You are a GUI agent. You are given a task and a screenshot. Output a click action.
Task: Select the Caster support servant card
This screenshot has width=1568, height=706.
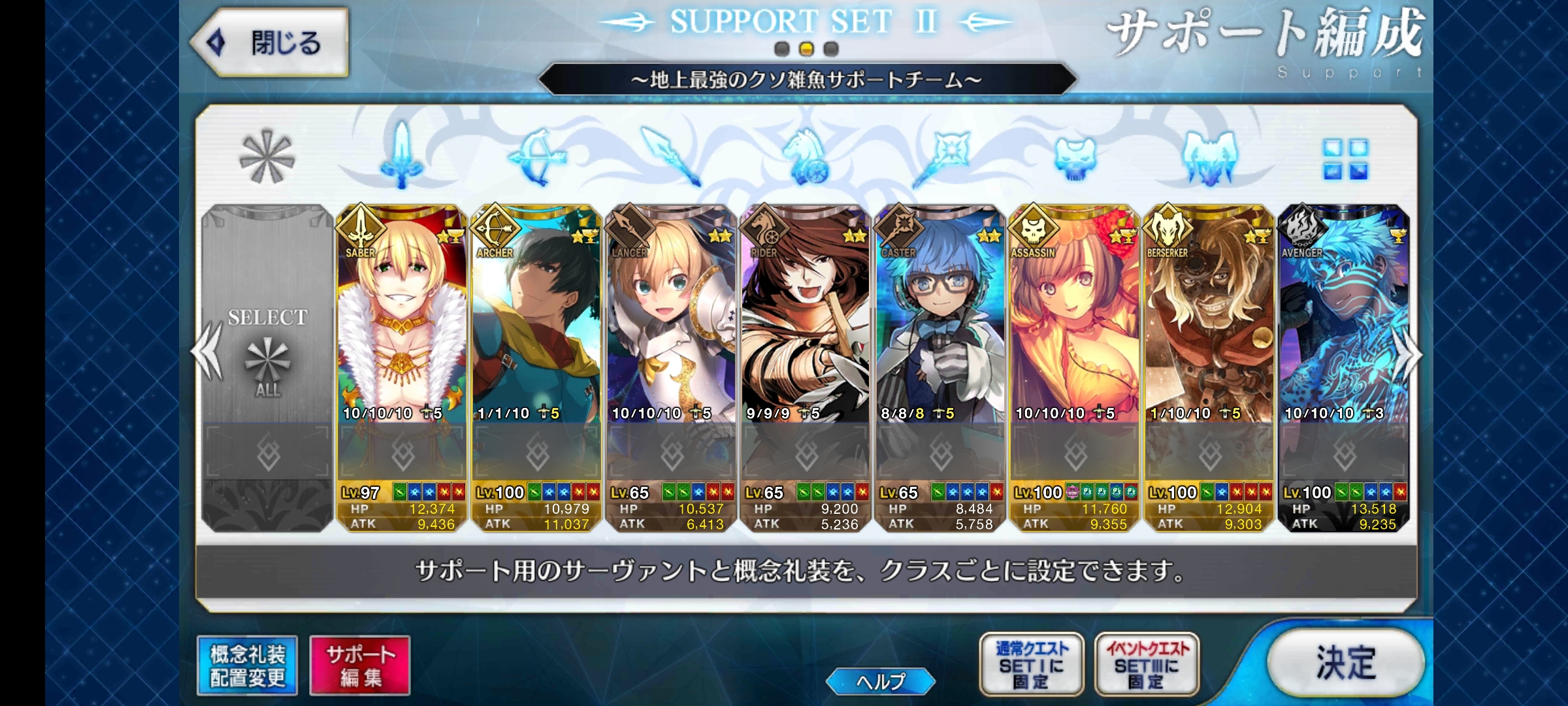pyautogui.click(x=940, y=340)
